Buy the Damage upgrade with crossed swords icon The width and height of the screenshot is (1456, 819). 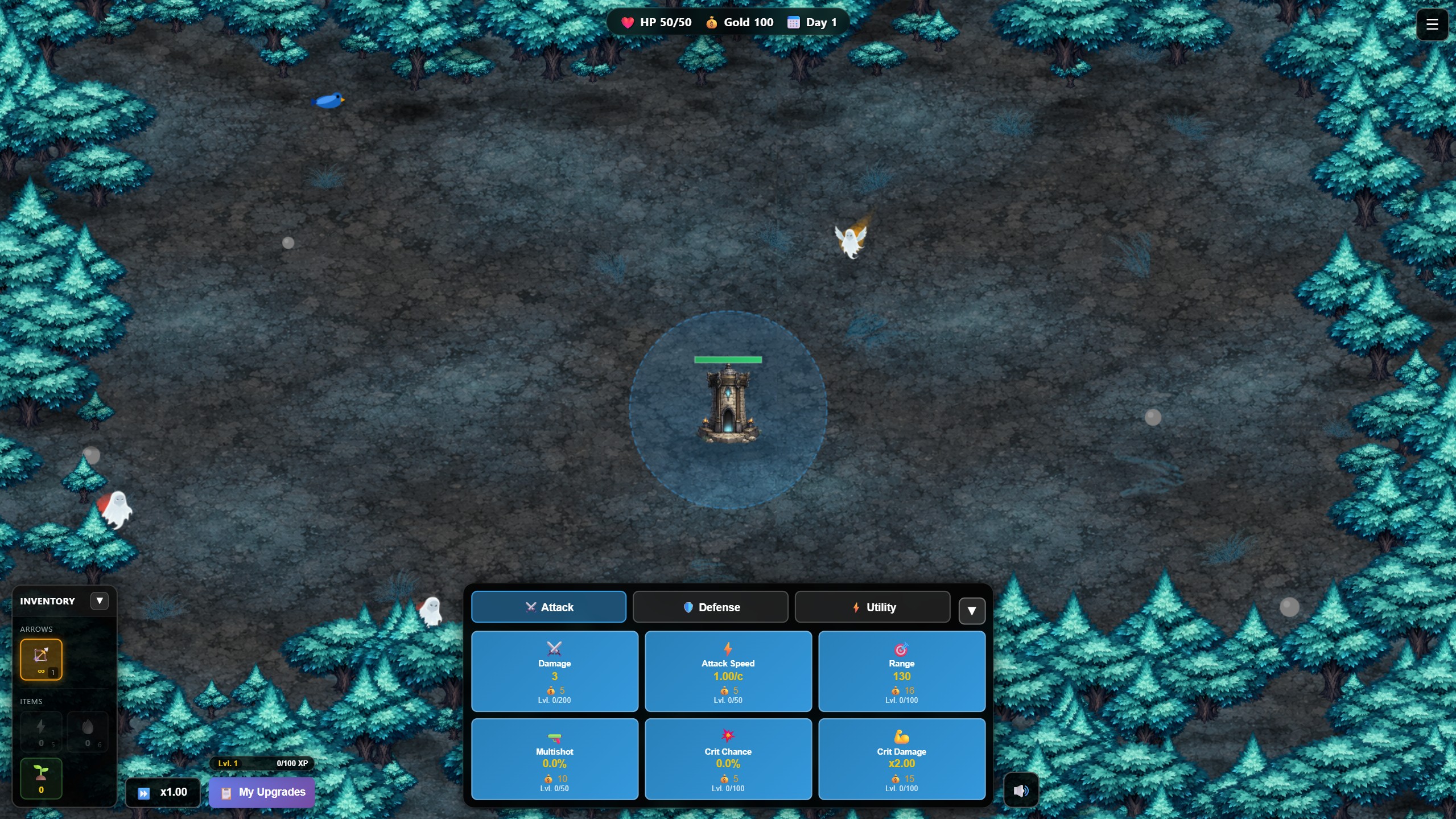coord(554,672)
